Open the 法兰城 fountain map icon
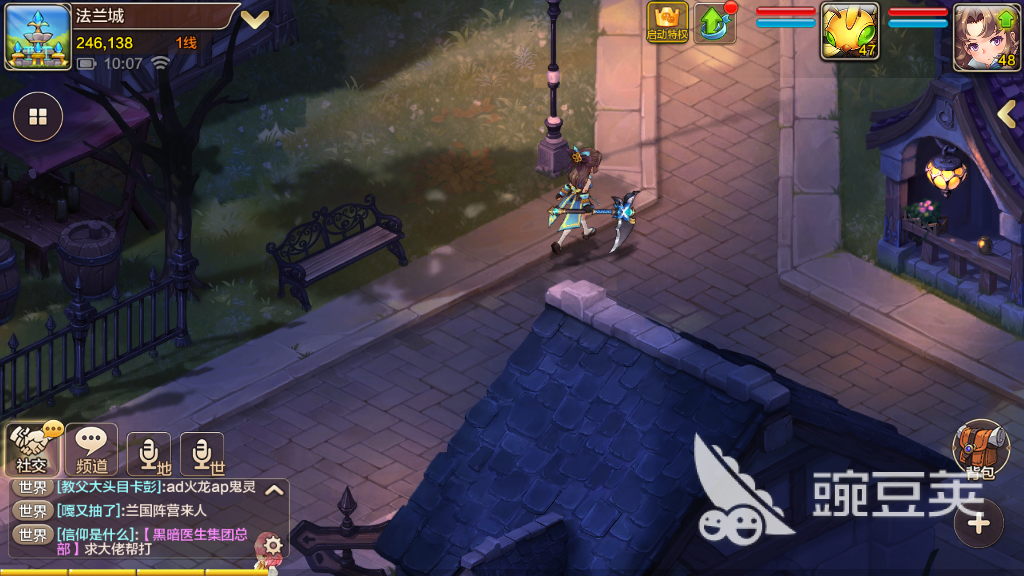This screenshot has width=1024, height=576. [38, 38]
